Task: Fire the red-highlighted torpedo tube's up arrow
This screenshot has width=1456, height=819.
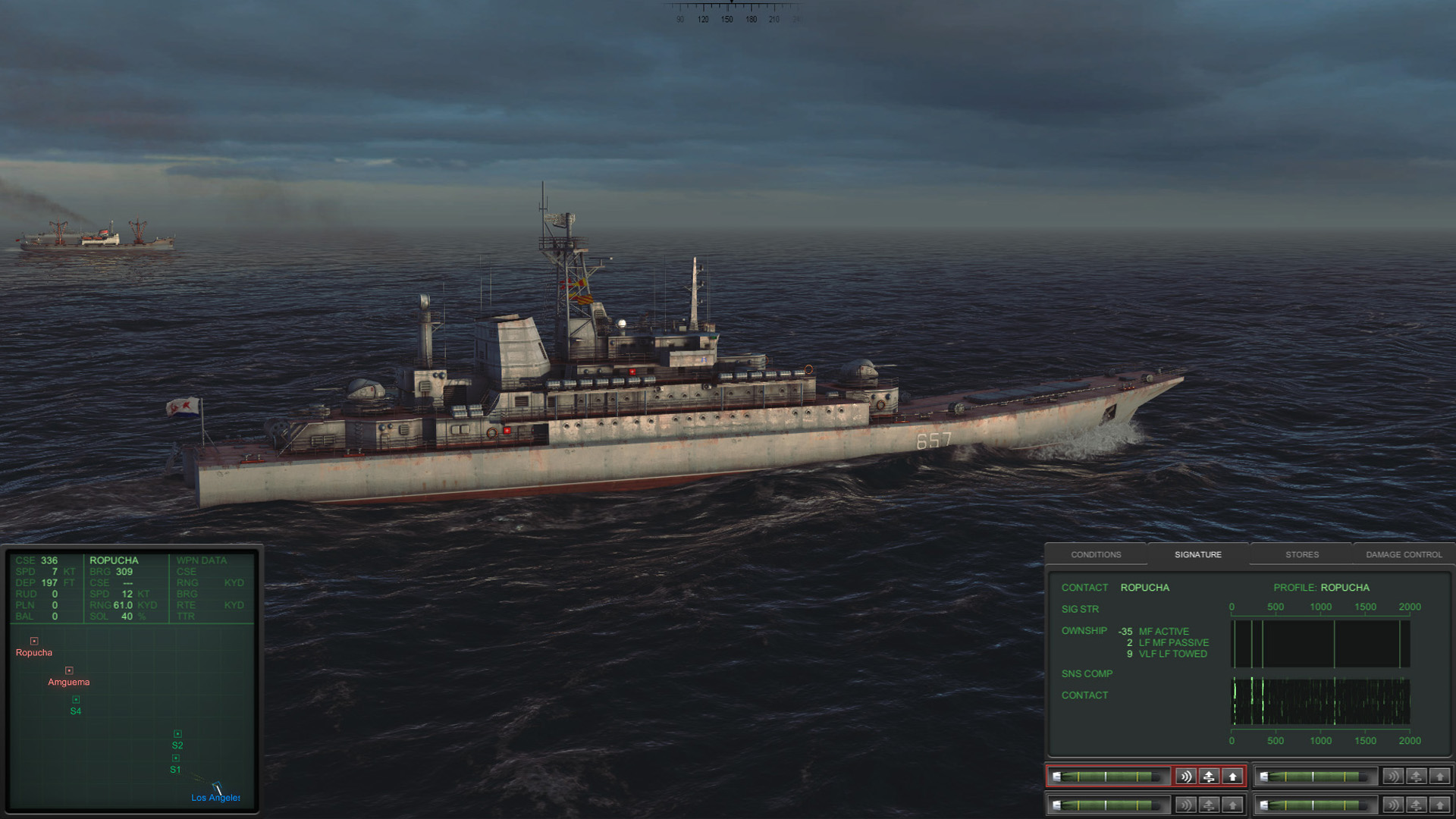Action: coord(1233,777)
